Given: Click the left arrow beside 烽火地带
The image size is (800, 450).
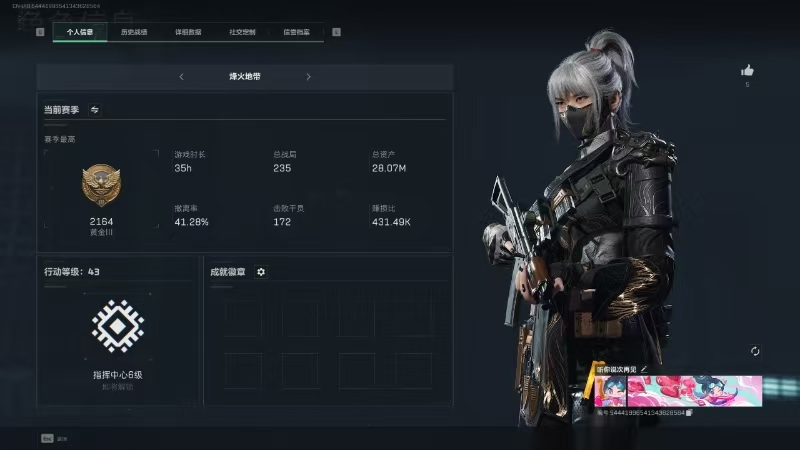Looking at the screenshot, I should 181,76.
